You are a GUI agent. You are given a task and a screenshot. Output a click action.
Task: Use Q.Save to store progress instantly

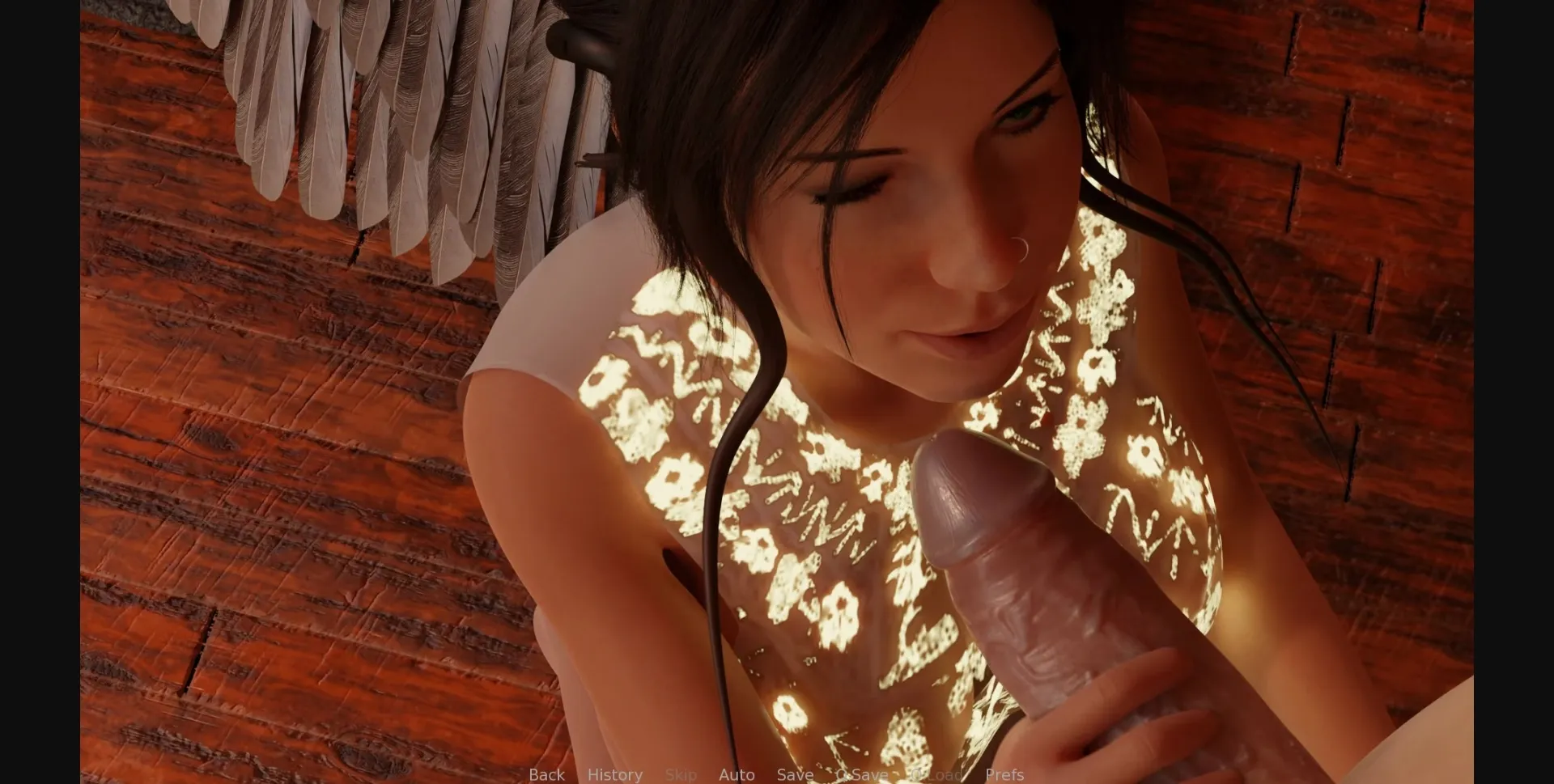coord(860,773)
